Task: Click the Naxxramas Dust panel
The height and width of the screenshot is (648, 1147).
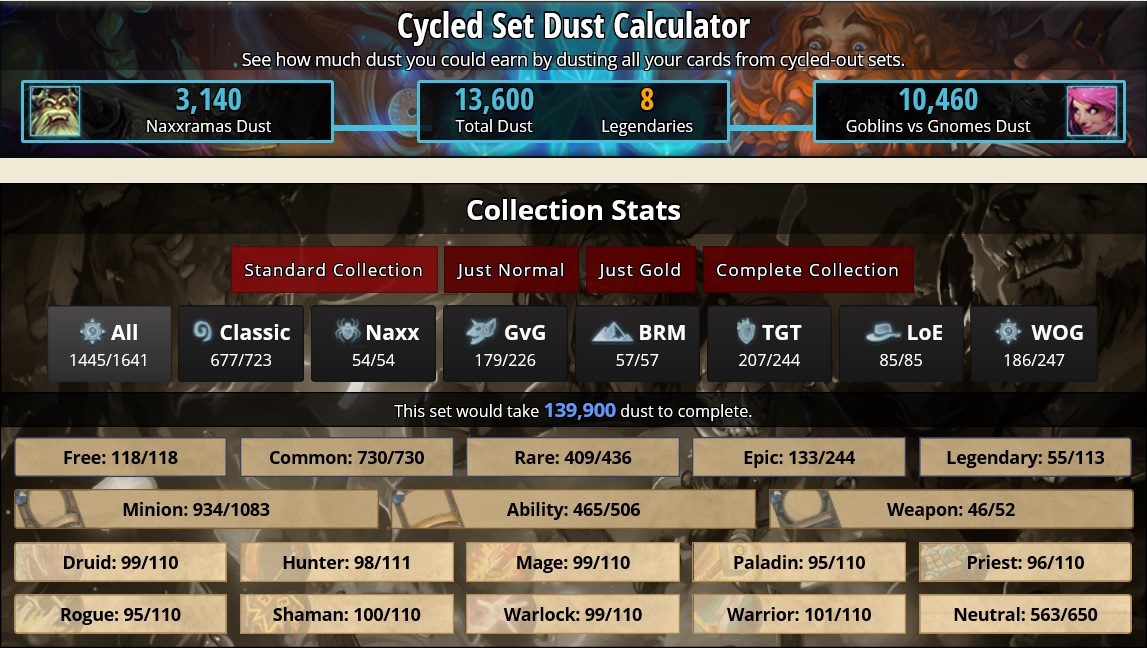Action: 177,111
